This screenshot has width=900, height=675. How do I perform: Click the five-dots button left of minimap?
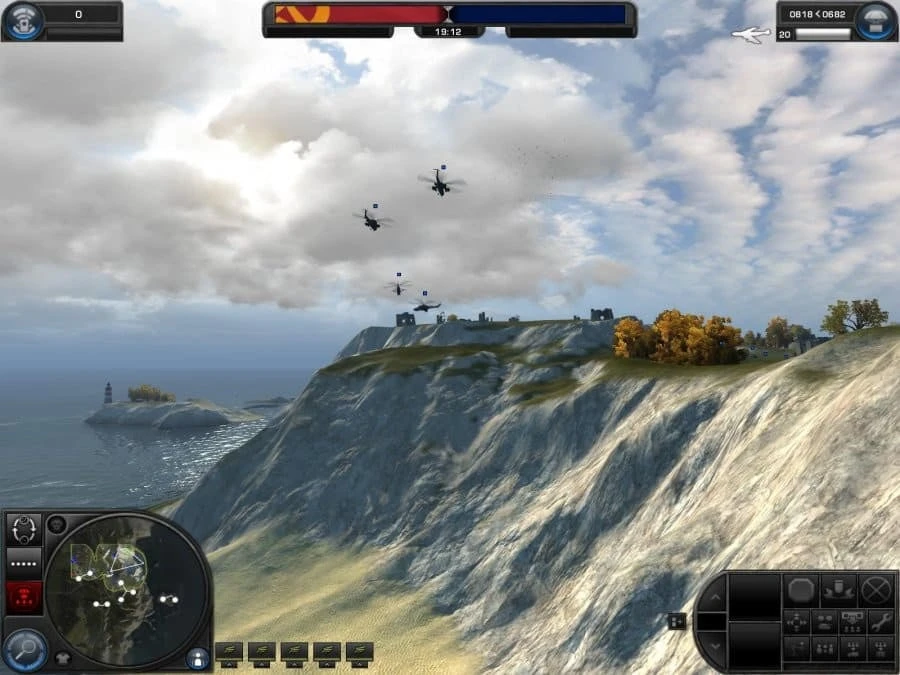(x=23, y=563)
